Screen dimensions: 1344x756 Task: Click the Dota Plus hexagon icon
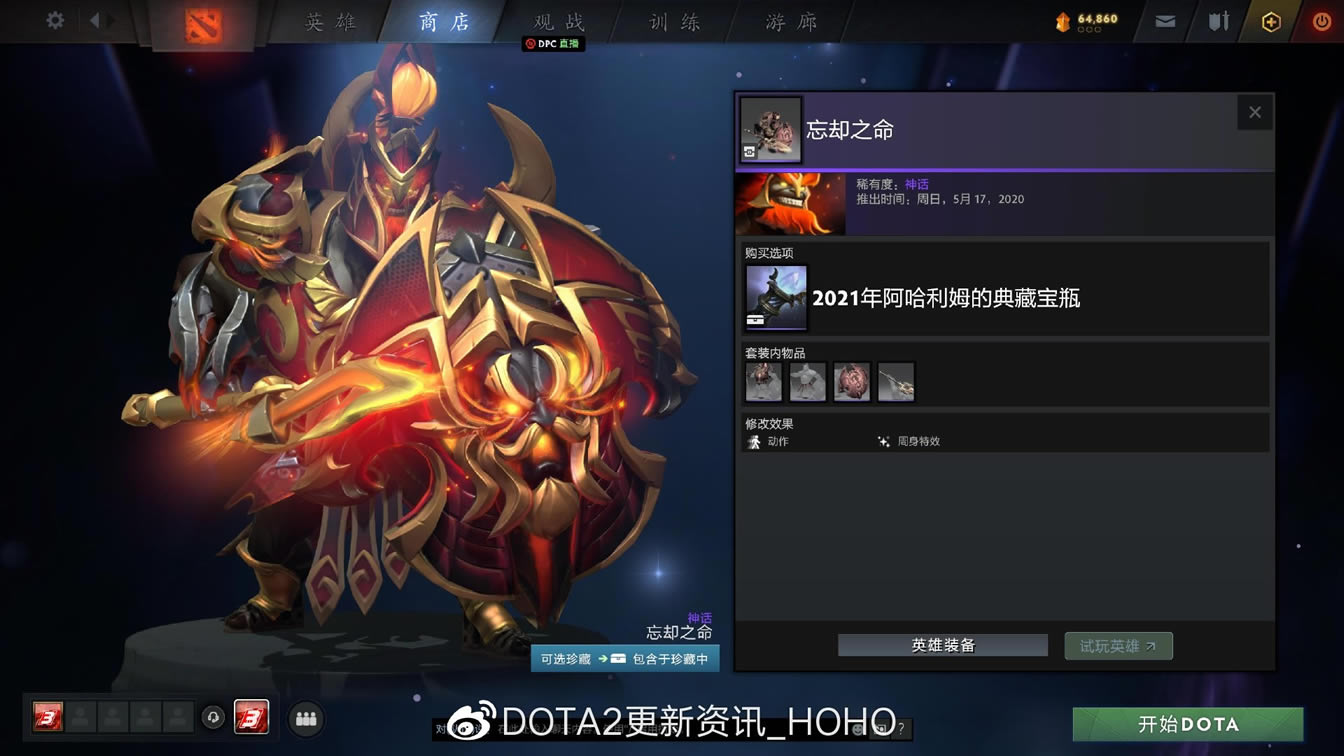[1273, 19]
